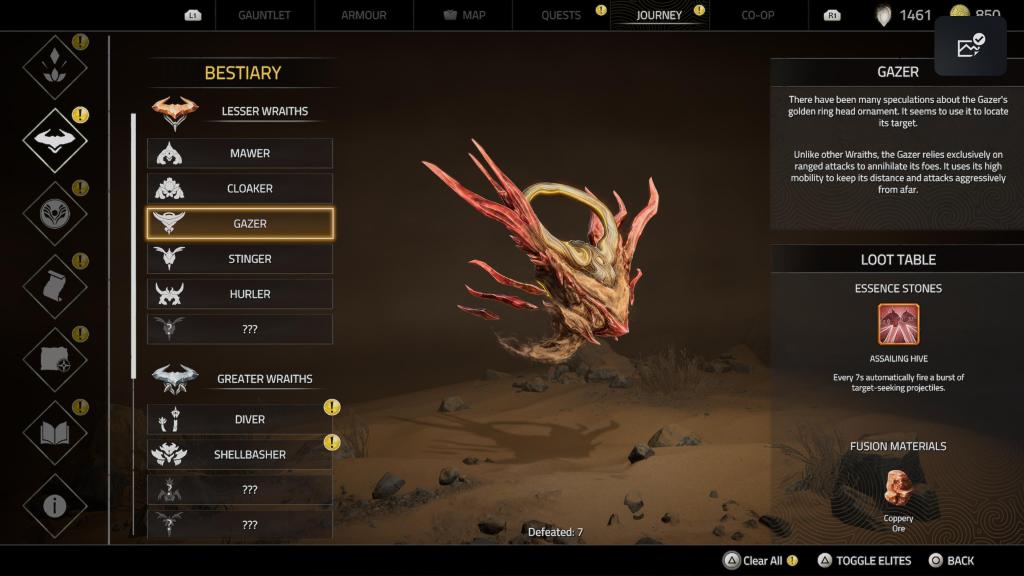This screenshot has height=576, width=1024.
Task: Choose the Cloaker entry
Action: click(240, 188)
